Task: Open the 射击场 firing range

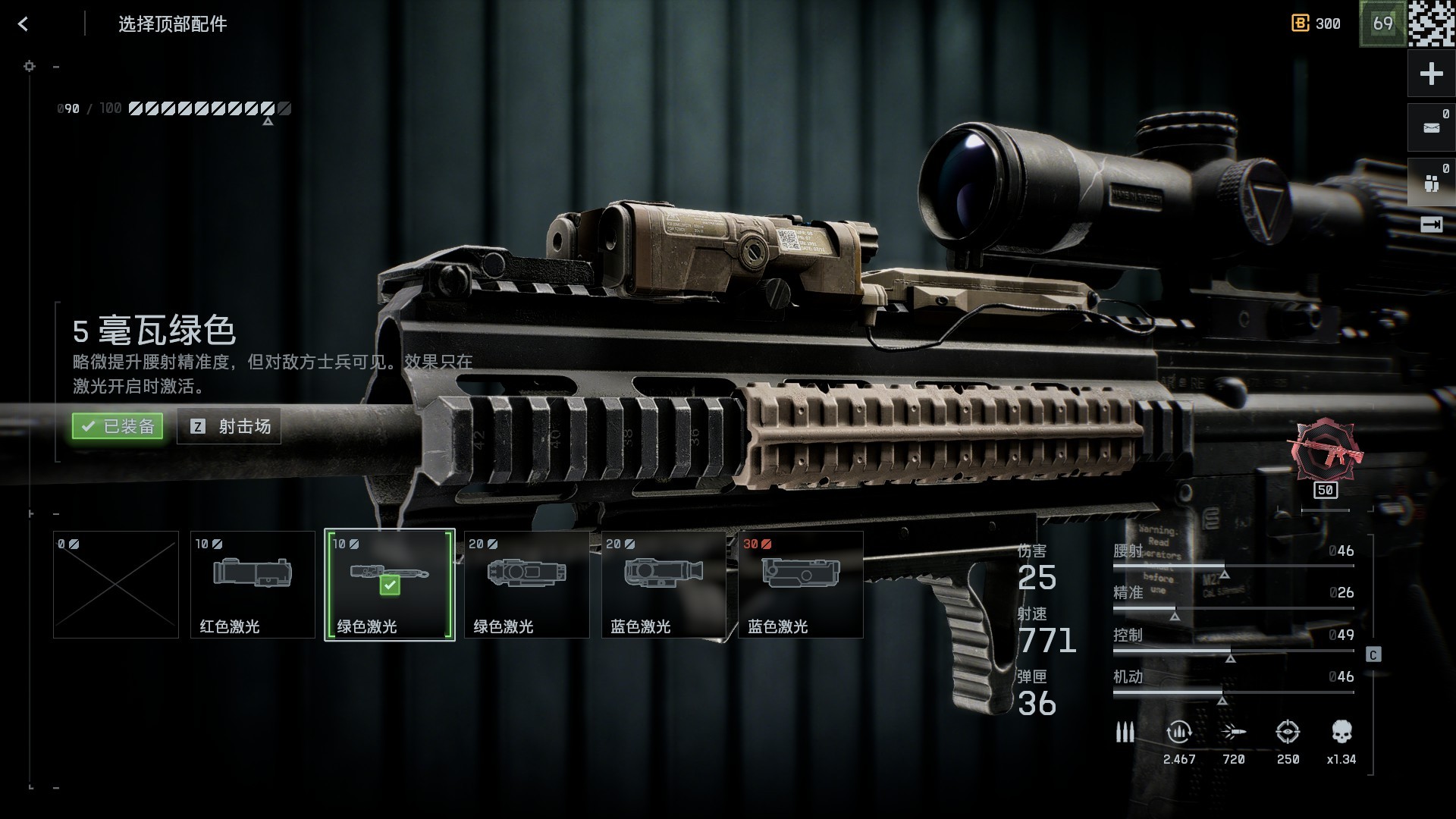Action: click(x=229, y=426)
